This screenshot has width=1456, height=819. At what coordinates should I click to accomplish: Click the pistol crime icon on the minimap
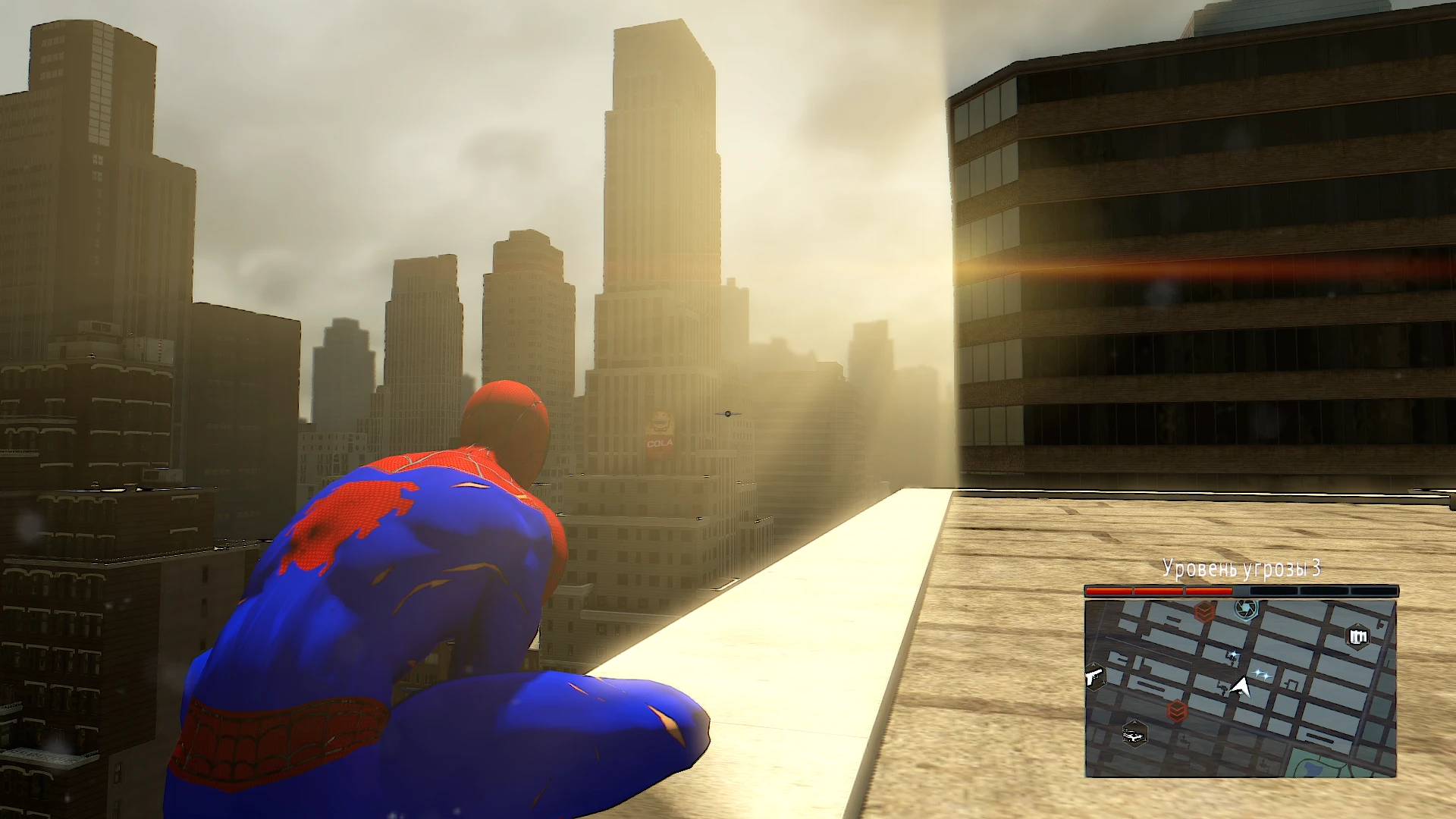[x=1095, y=678]
